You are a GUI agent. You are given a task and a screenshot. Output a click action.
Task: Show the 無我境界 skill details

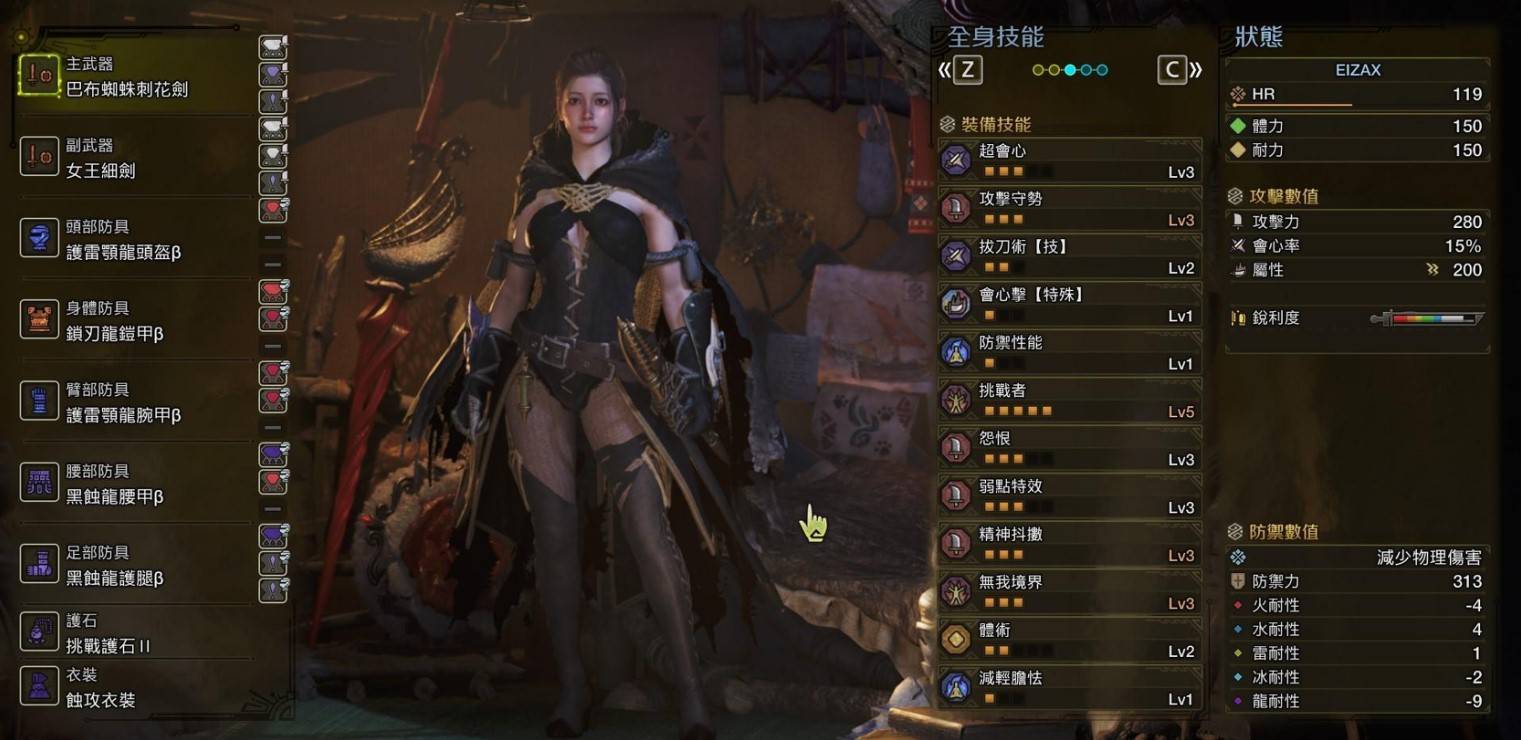[x=1069, y=593]
